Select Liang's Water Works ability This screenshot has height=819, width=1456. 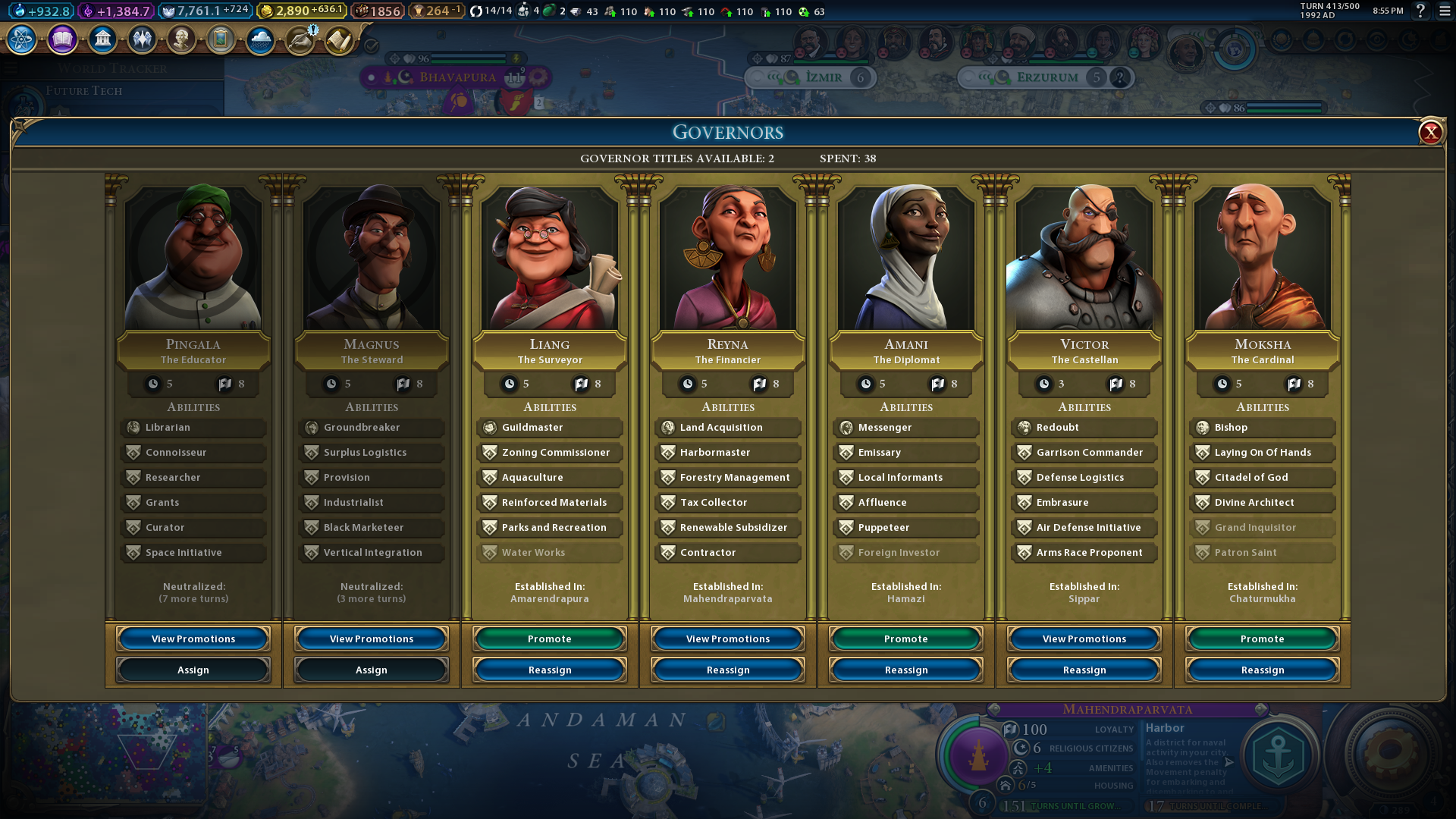(x=549, y=552)
